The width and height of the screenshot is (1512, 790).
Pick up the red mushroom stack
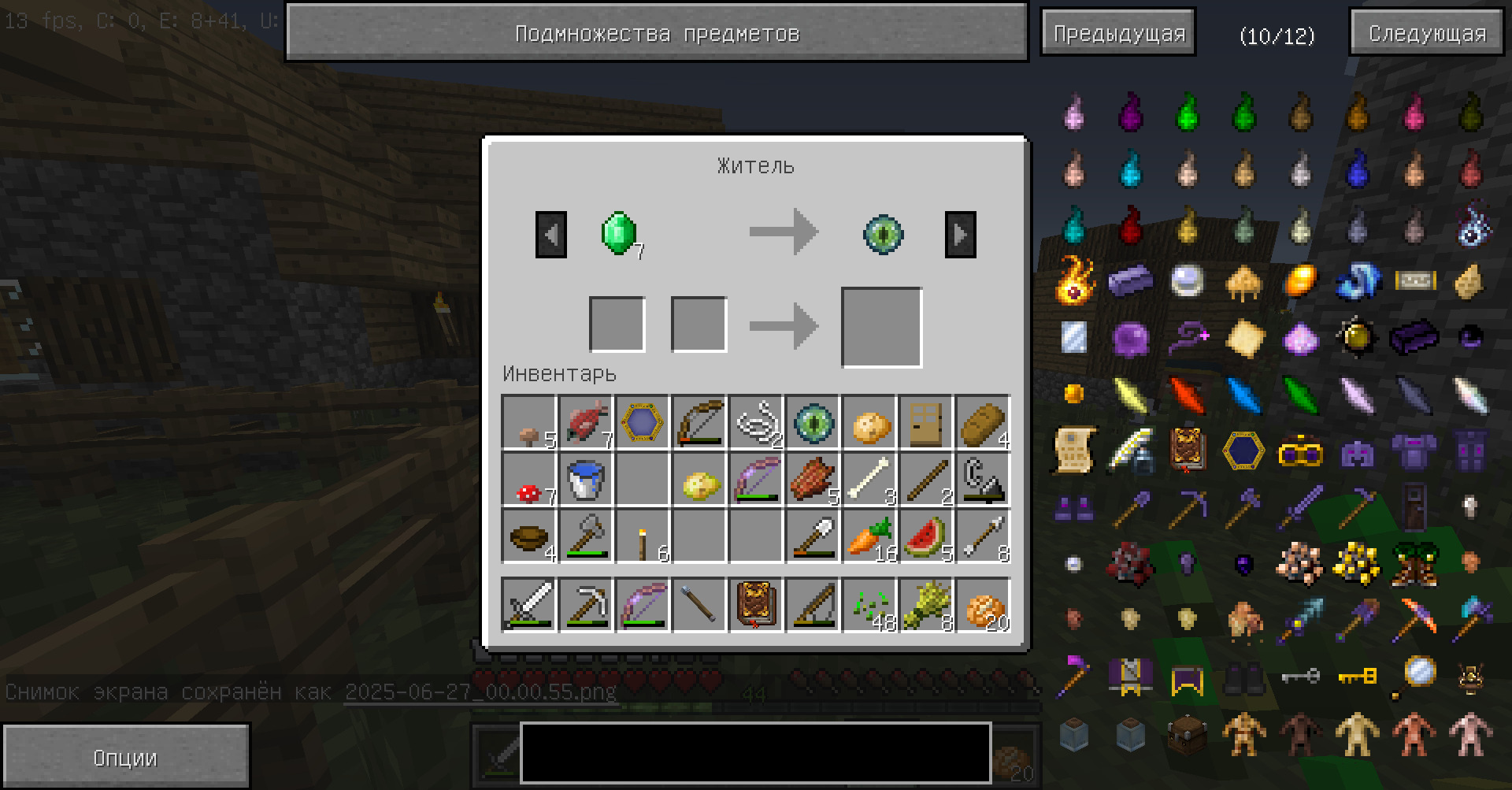coord(528,479)
